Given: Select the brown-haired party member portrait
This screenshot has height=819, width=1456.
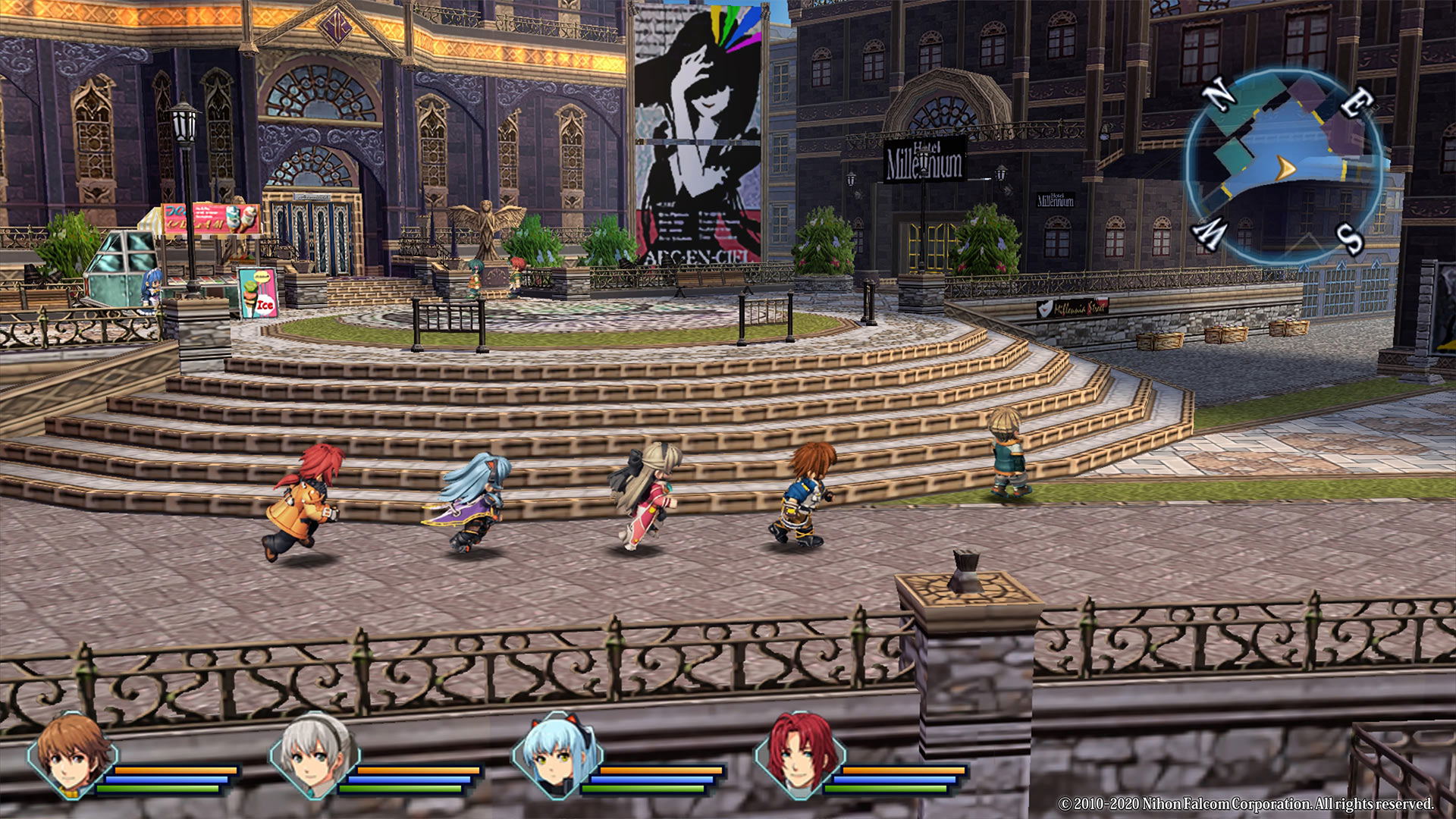Looking at the screenshot, I should [x=72, y=755].
